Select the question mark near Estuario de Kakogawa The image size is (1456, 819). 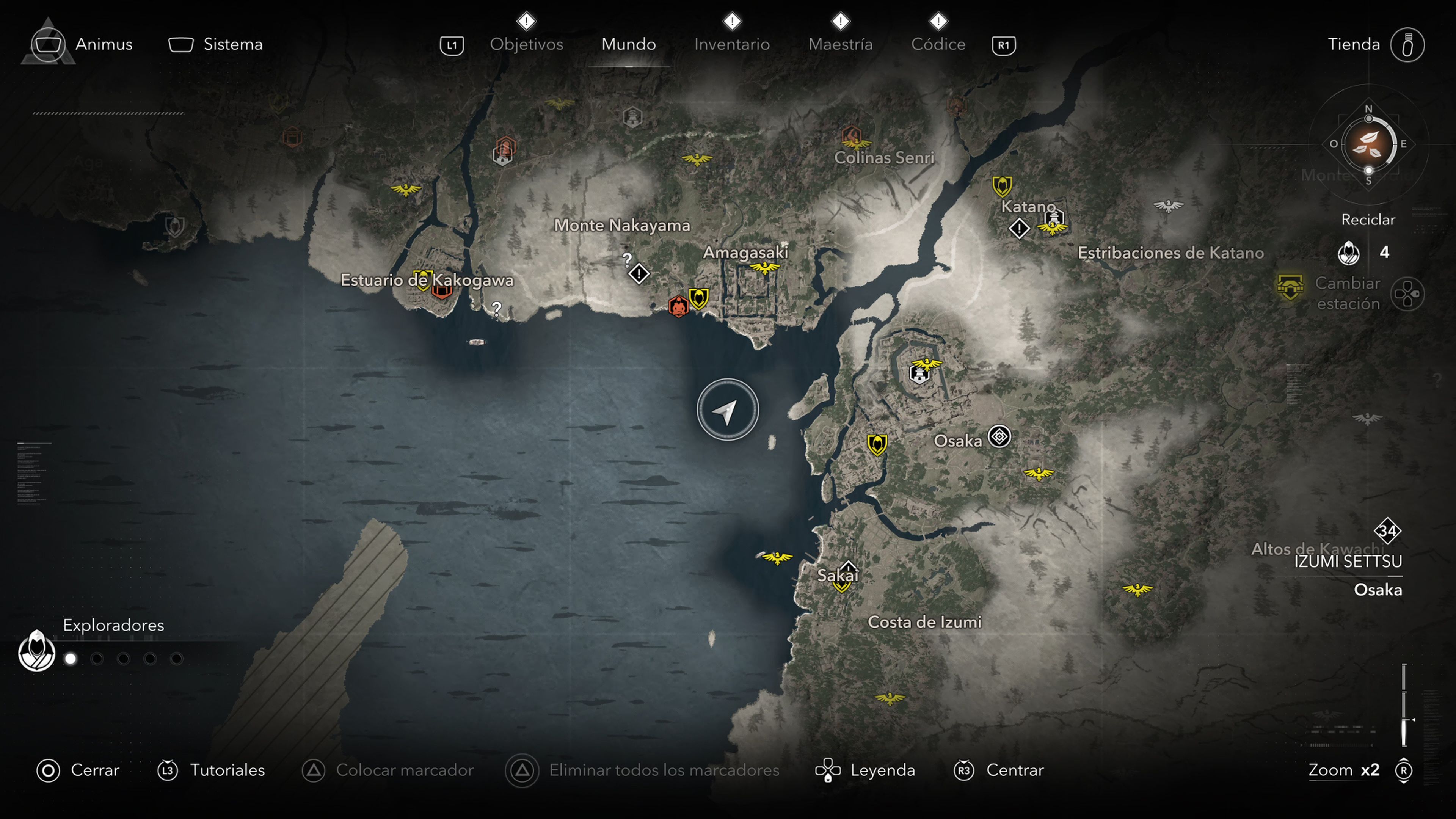[x=496, y=309]
